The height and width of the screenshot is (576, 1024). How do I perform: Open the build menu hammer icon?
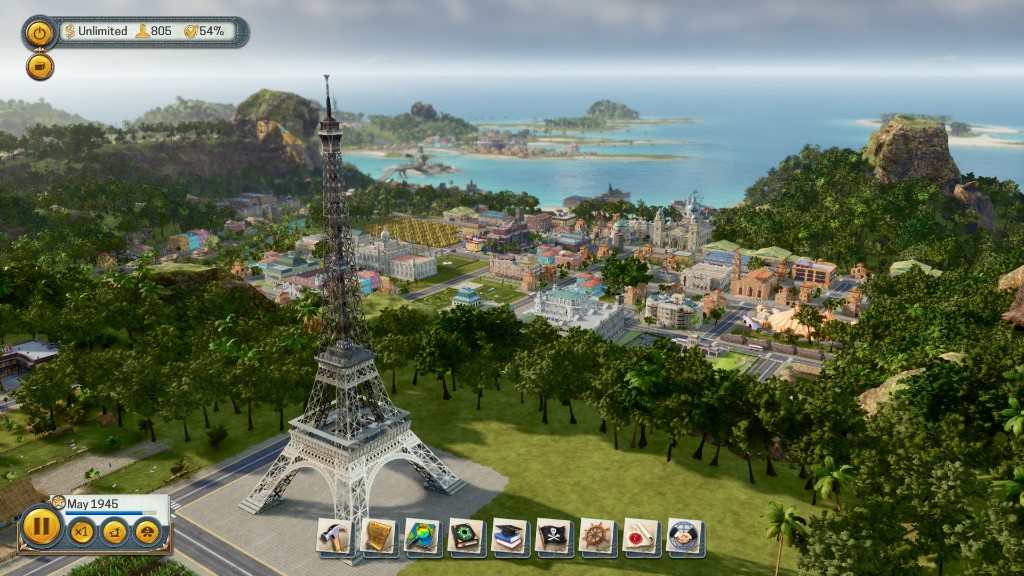point(334,537)
